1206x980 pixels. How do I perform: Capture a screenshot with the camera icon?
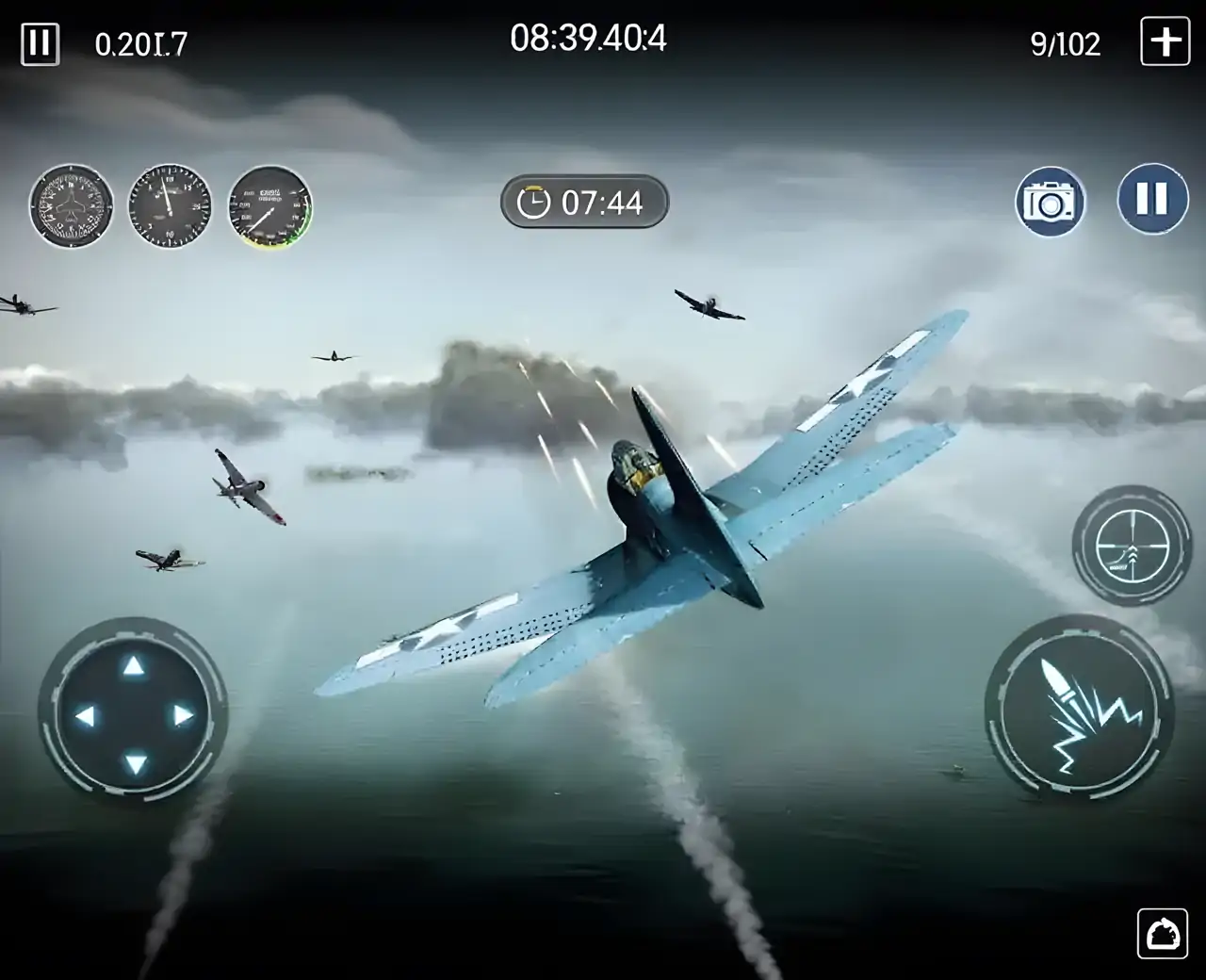(1049, 202)
